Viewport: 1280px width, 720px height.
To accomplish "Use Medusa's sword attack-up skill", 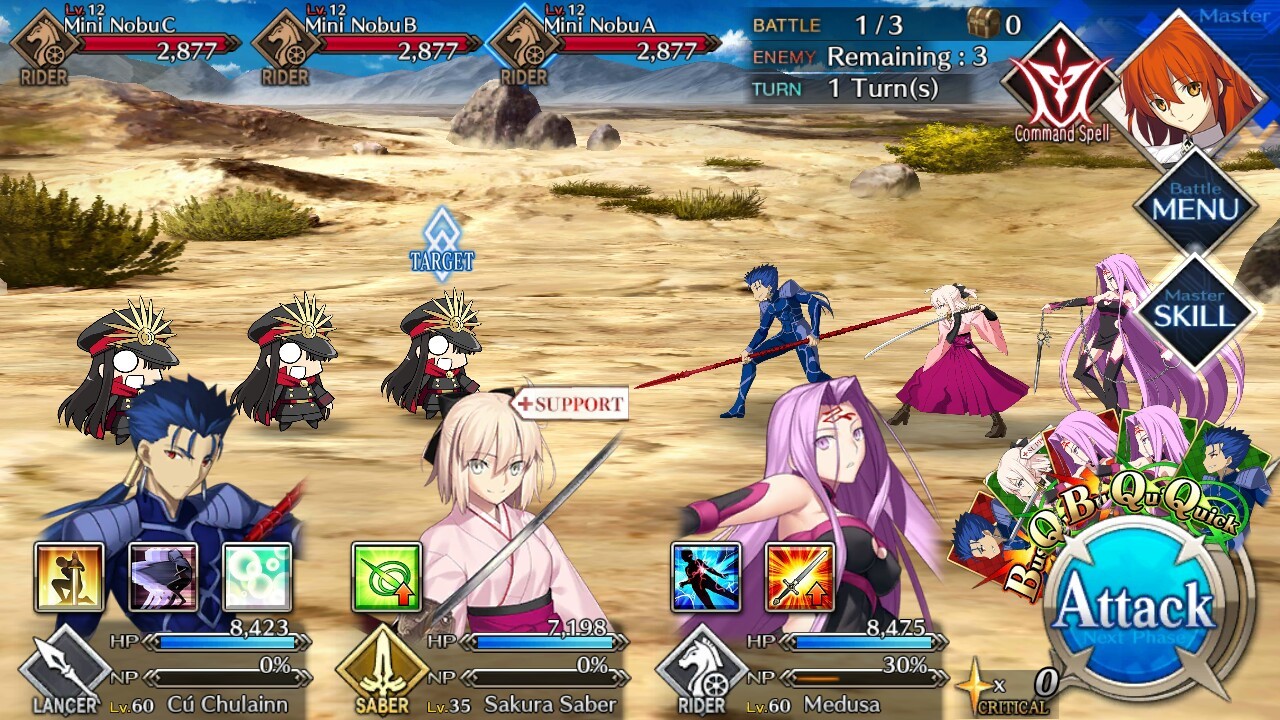I will point(800,577).
